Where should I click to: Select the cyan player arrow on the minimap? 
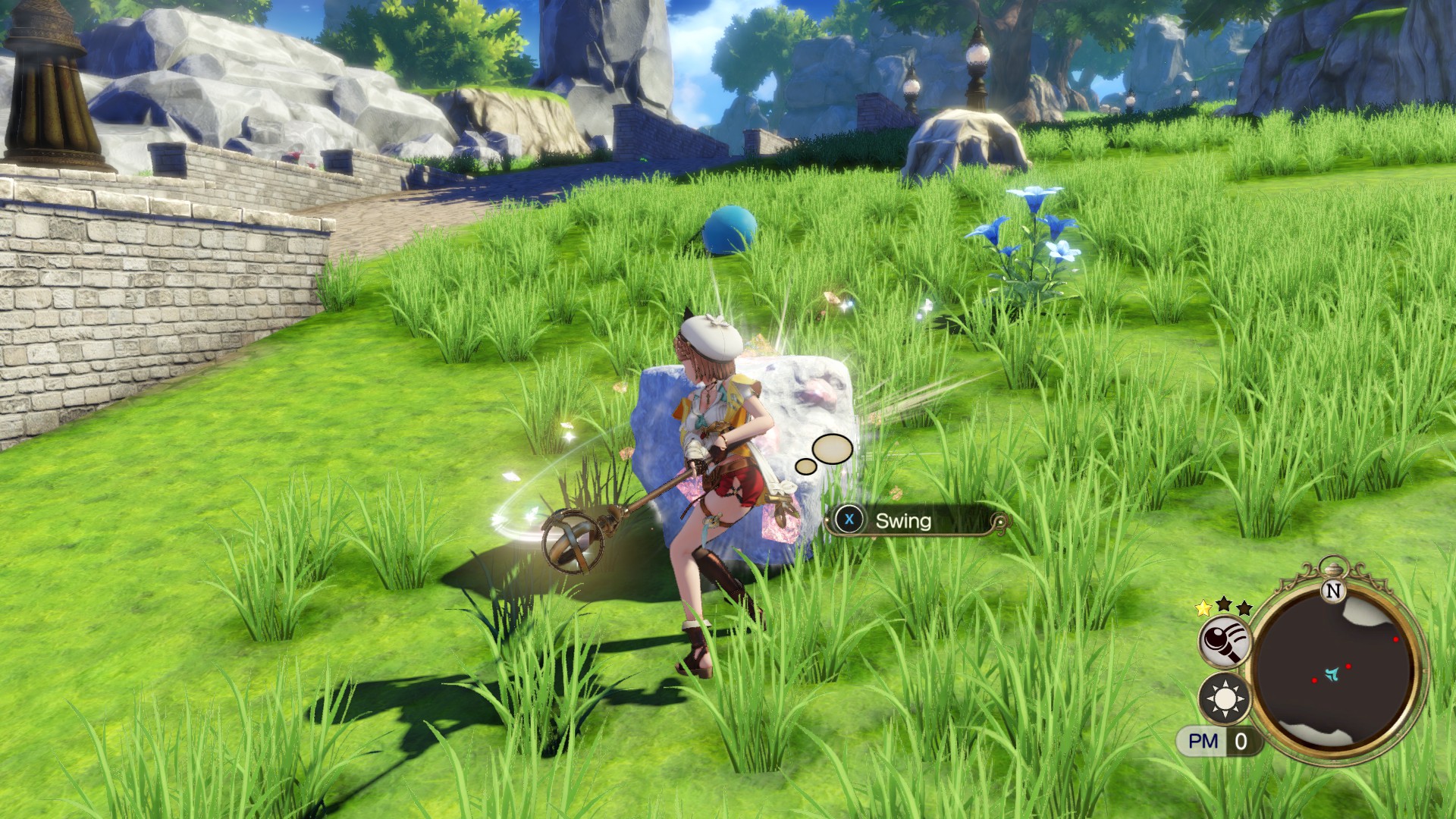point(1332,673)
